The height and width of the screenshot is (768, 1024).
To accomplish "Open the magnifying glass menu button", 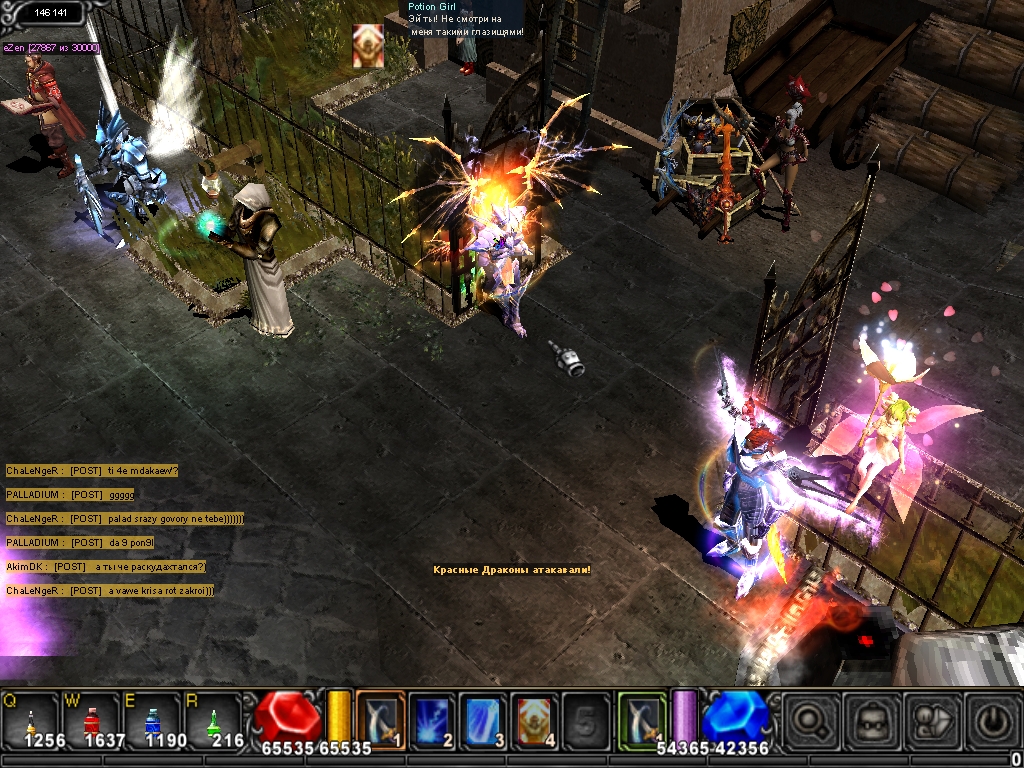I will (811, 720).
